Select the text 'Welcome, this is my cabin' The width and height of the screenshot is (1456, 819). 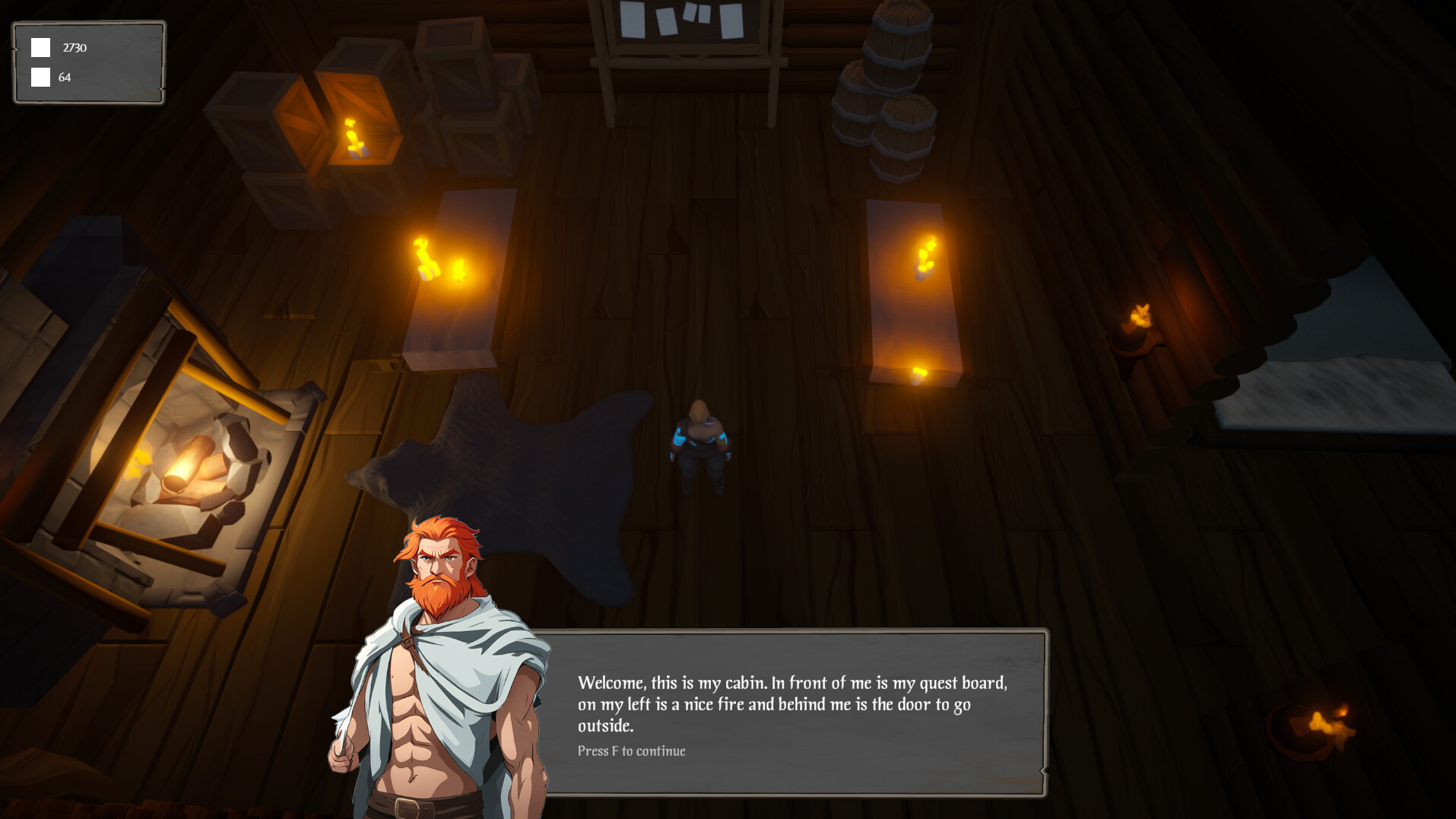[673, 682]
